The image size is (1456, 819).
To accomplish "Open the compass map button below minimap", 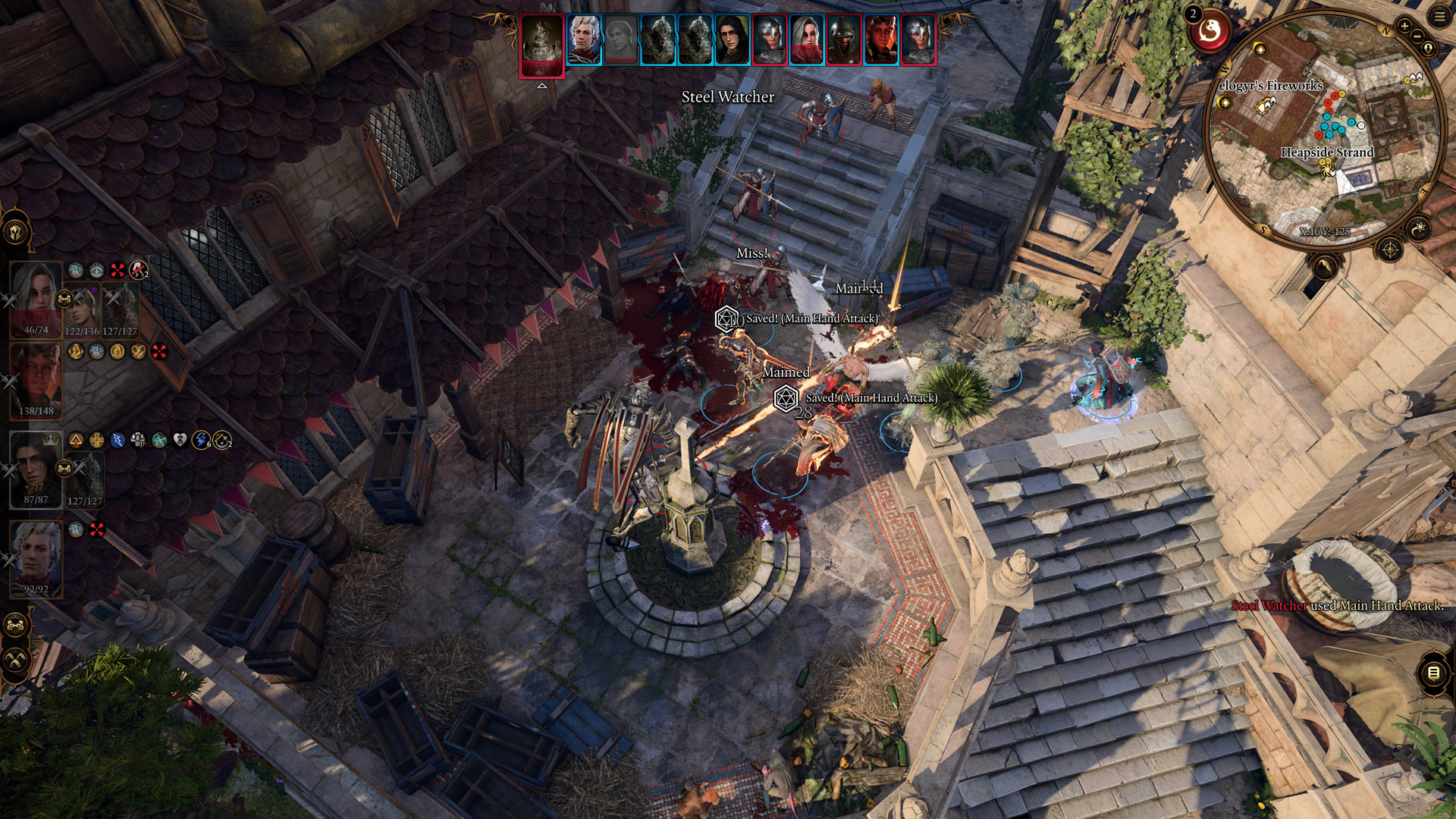I will [x=1389, y=249].
